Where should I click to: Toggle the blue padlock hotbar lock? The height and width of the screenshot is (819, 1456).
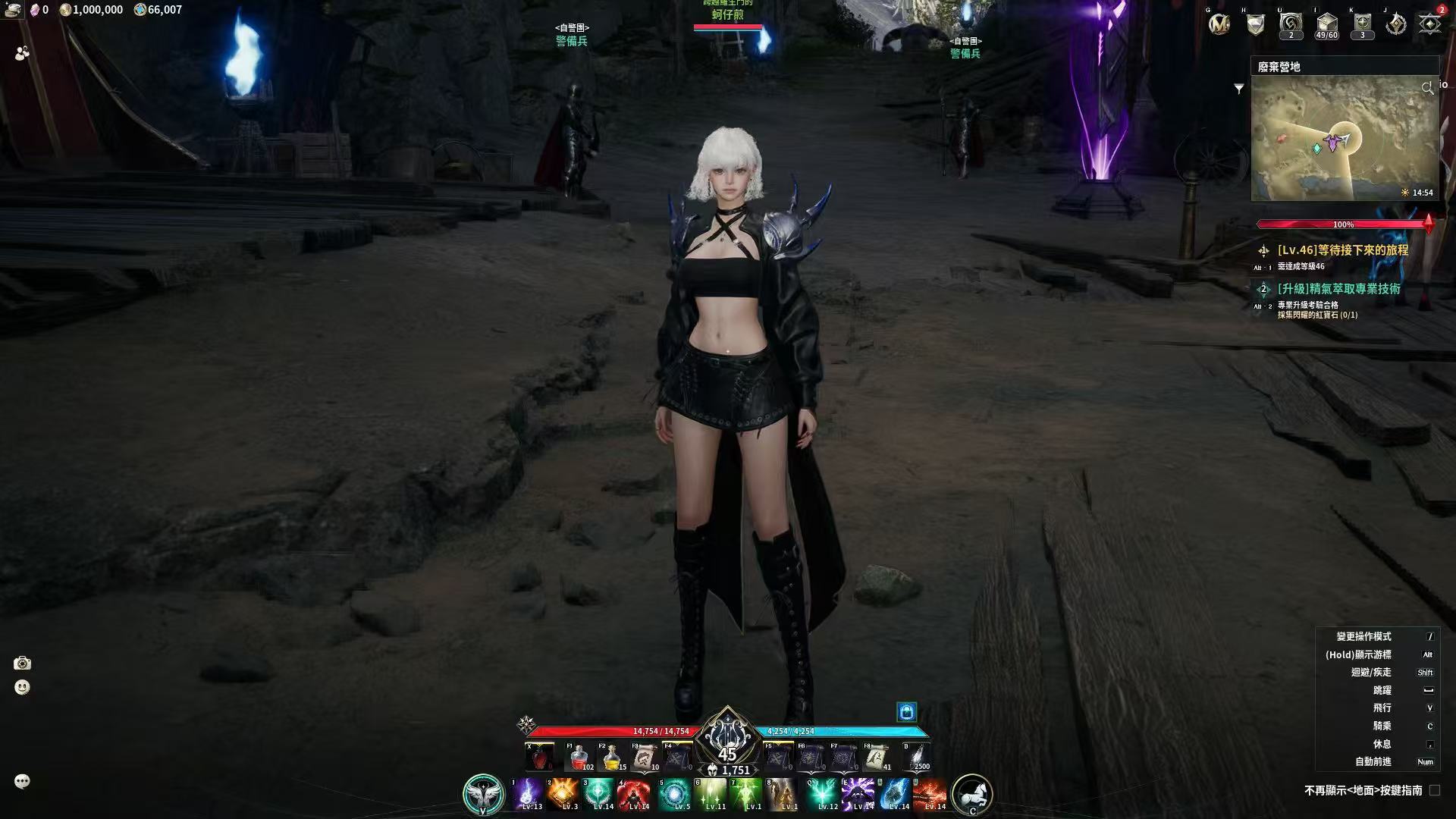(907, 711)
